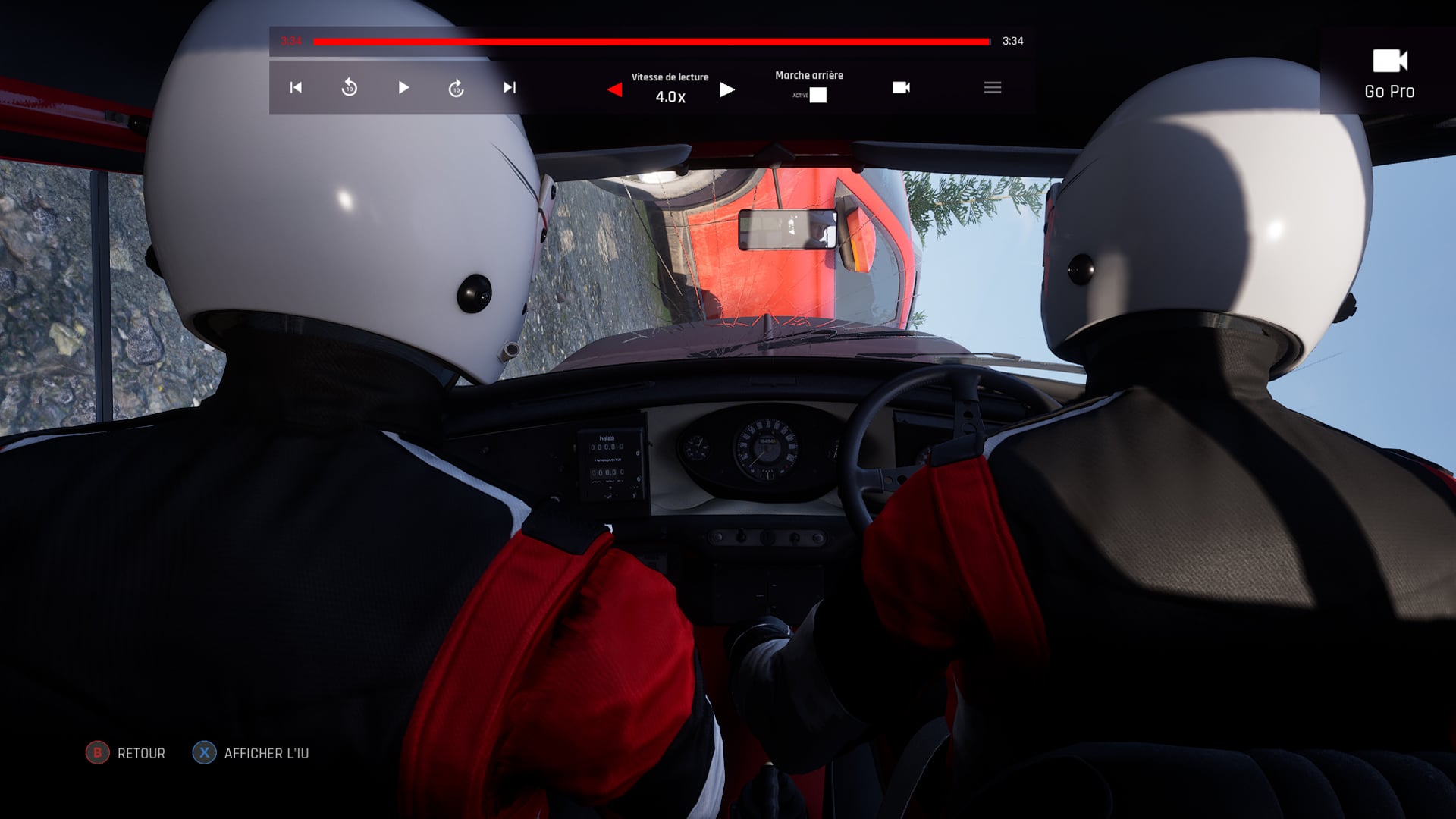Image resolution: width=1456 pixels, height=819 pixels.
Task: Skip to the end of the replay
Action: tap(510, 88)
